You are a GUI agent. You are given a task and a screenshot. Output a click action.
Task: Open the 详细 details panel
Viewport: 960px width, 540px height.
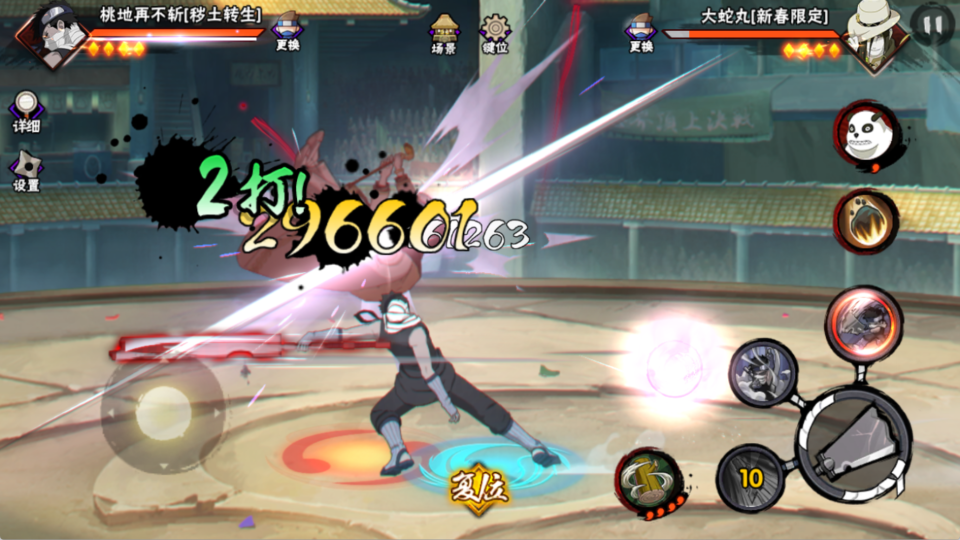tap(26, 111)
